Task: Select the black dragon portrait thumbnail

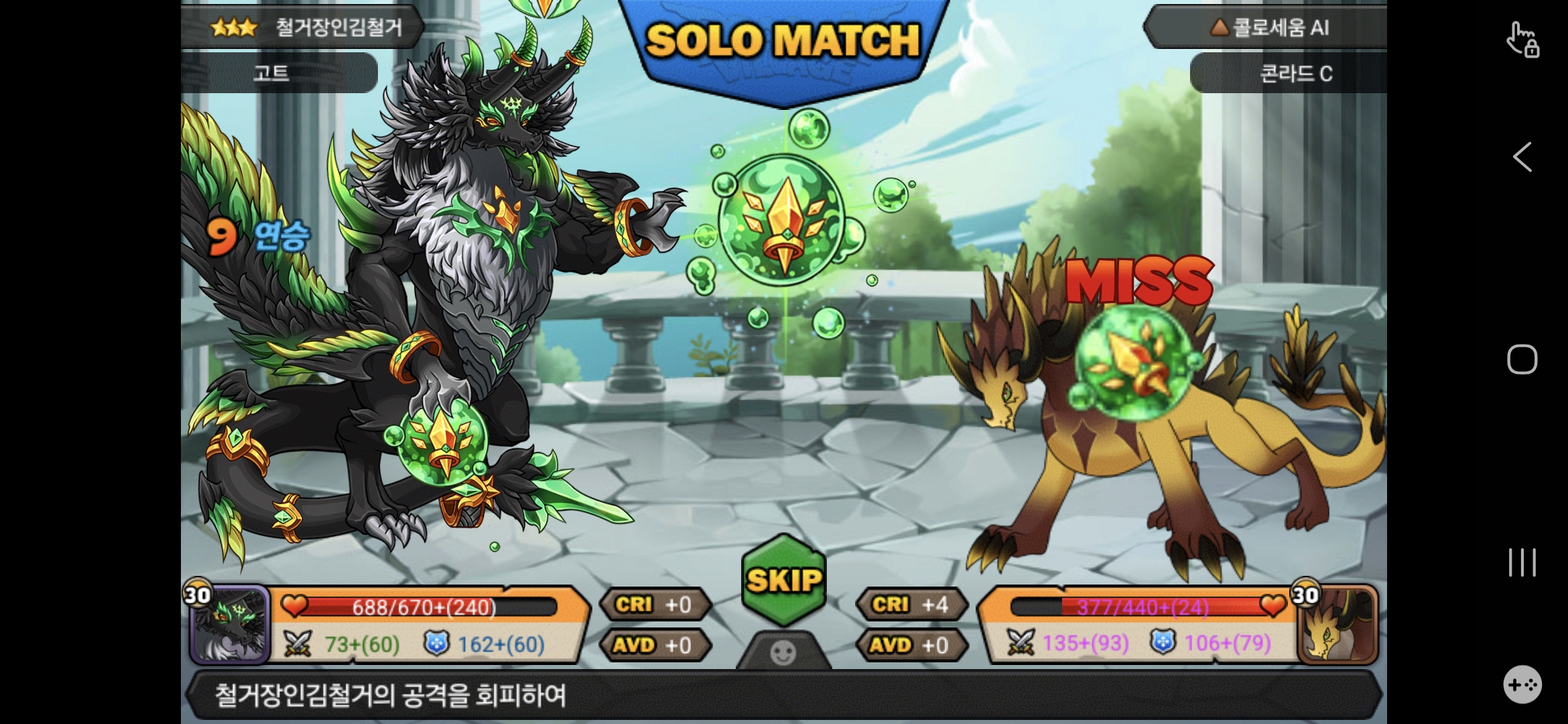Action: pyautogui.click(x=230, y=624)
